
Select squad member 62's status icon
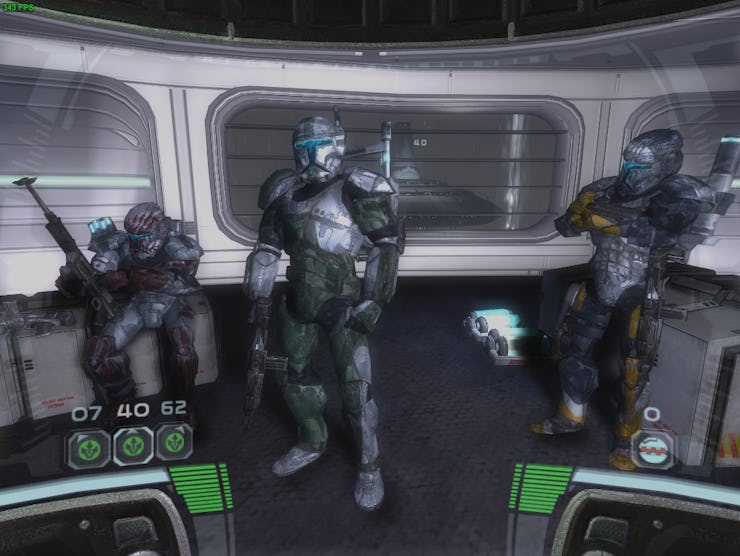tap(174, 443)
